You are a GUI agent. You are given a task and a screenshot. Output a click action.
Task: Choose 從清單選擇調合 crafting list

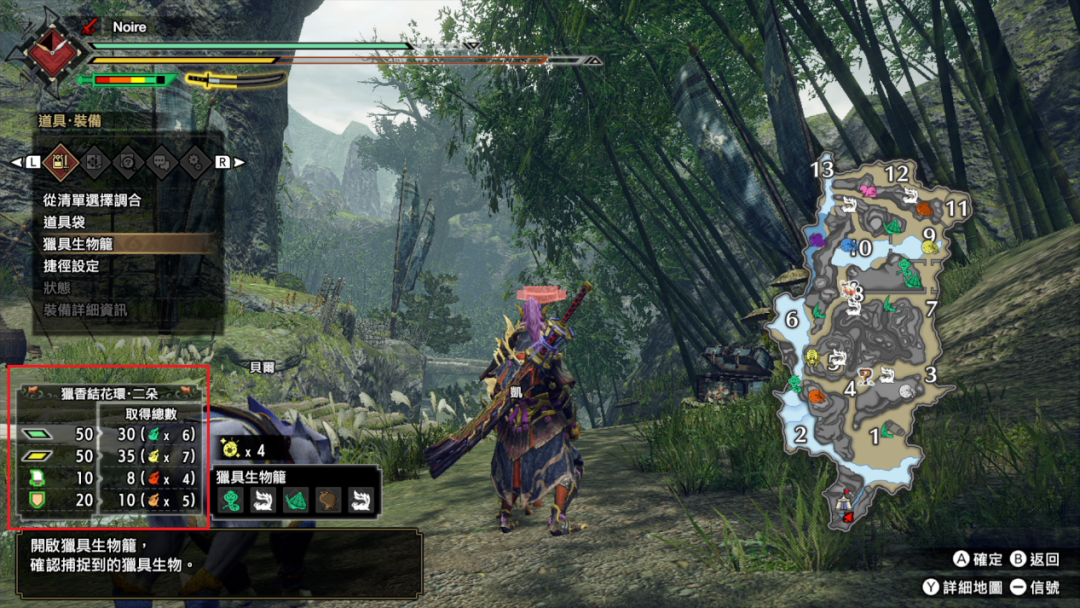(92, 200)
